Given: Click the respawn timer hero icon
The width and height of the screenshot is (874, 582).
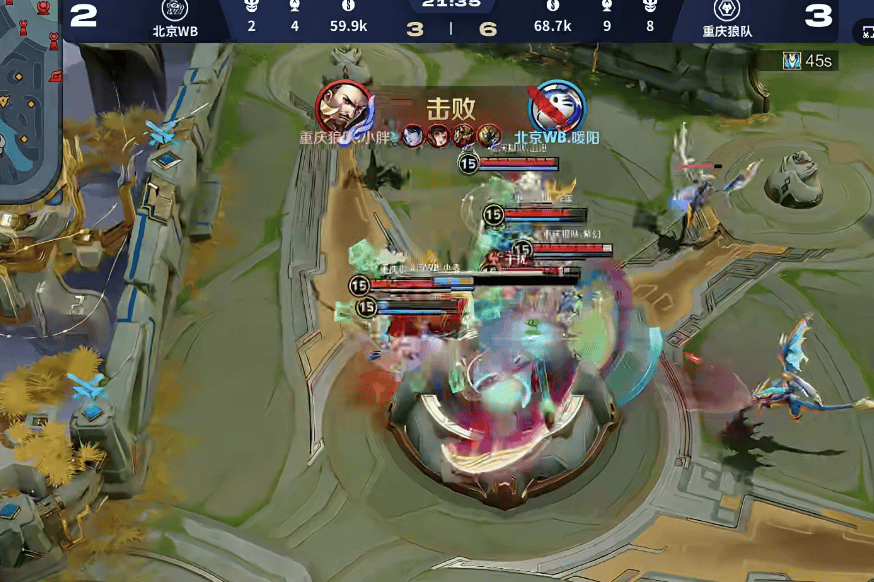Looking at the screenshot, I should 791,61.
